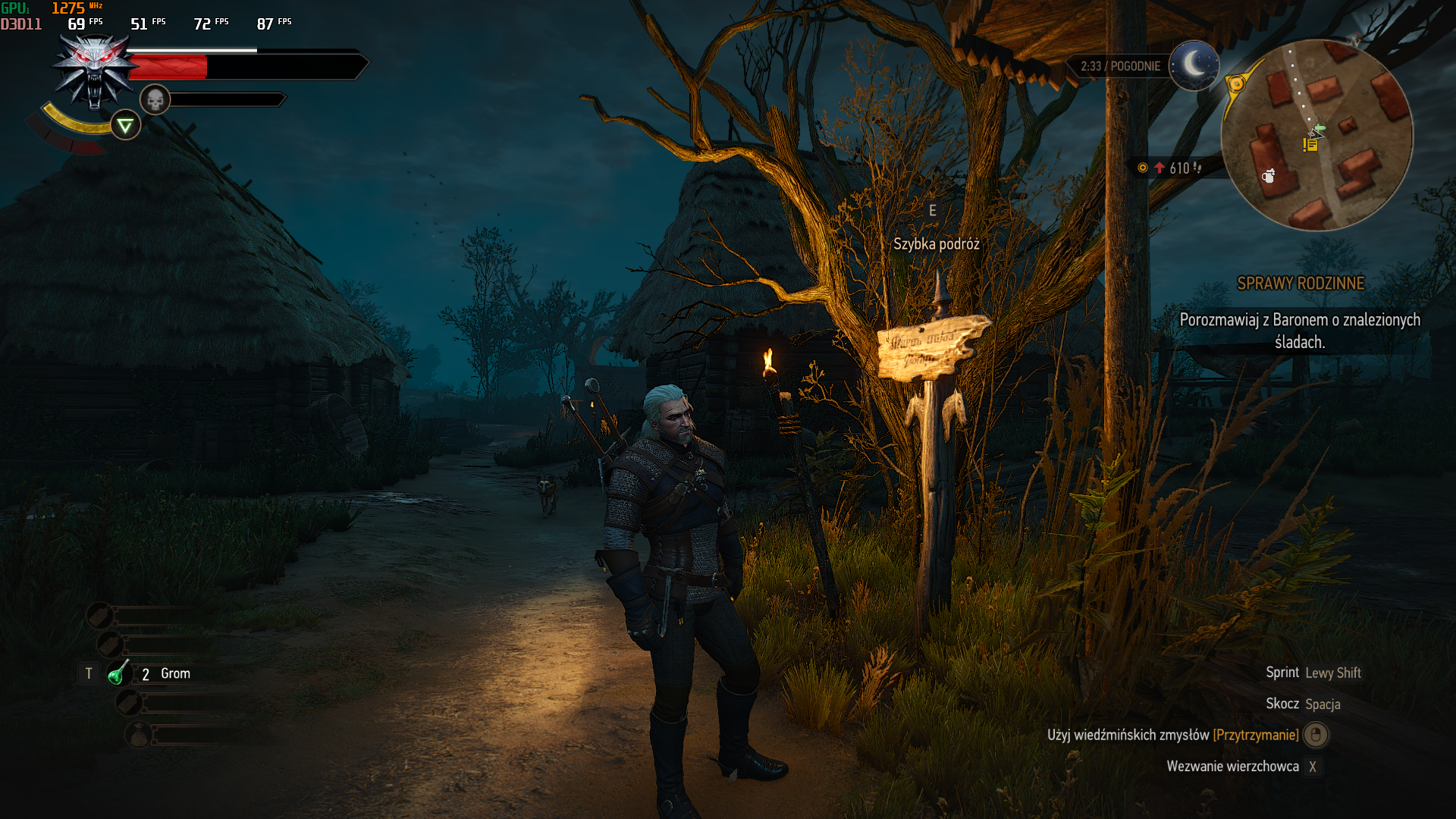Click the moon weather icon
The height and width of the screenshot is (819, 1456).
[x=1194, y=65]
